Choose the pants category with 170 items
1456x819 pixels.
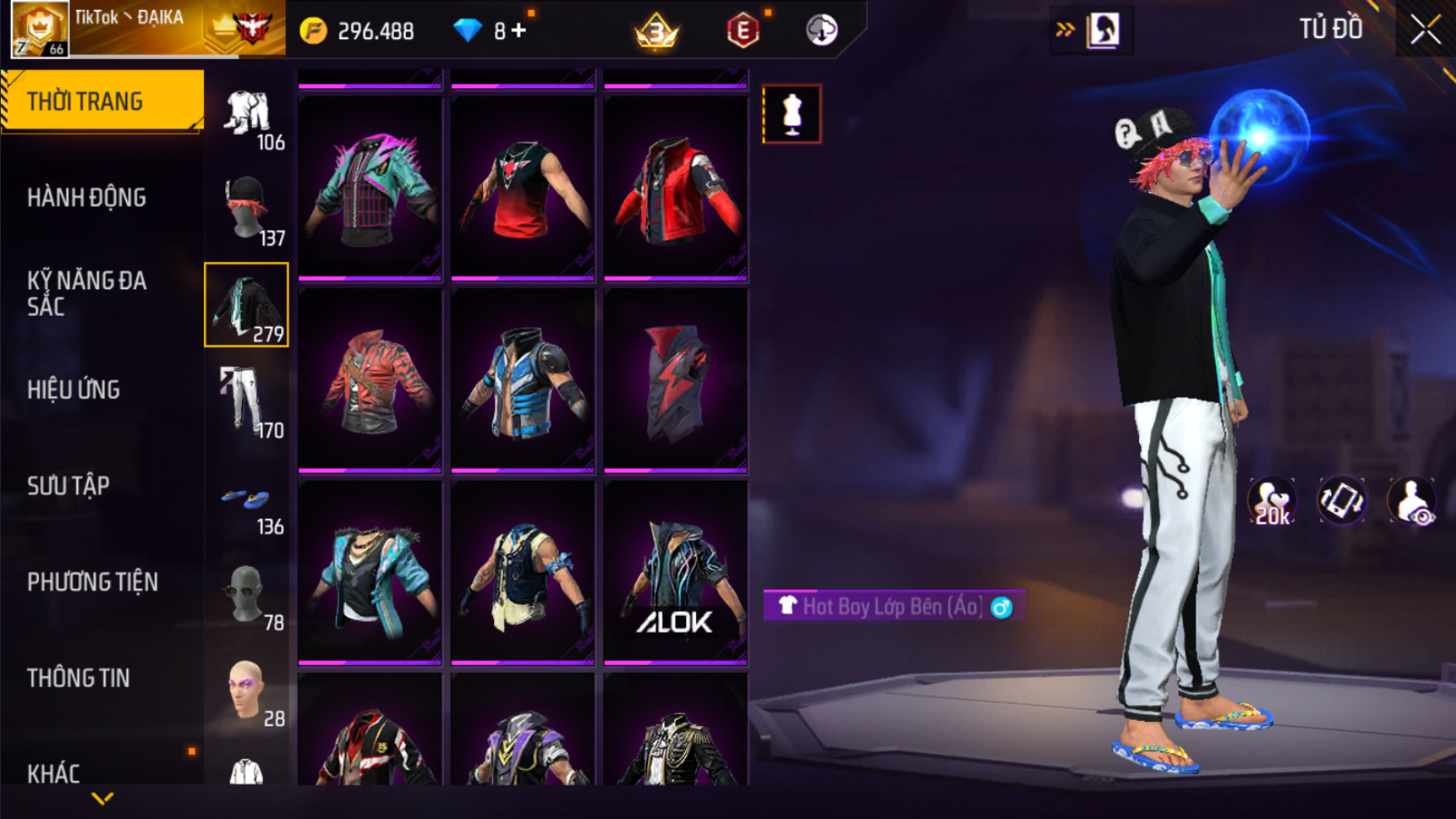(247, 402)
